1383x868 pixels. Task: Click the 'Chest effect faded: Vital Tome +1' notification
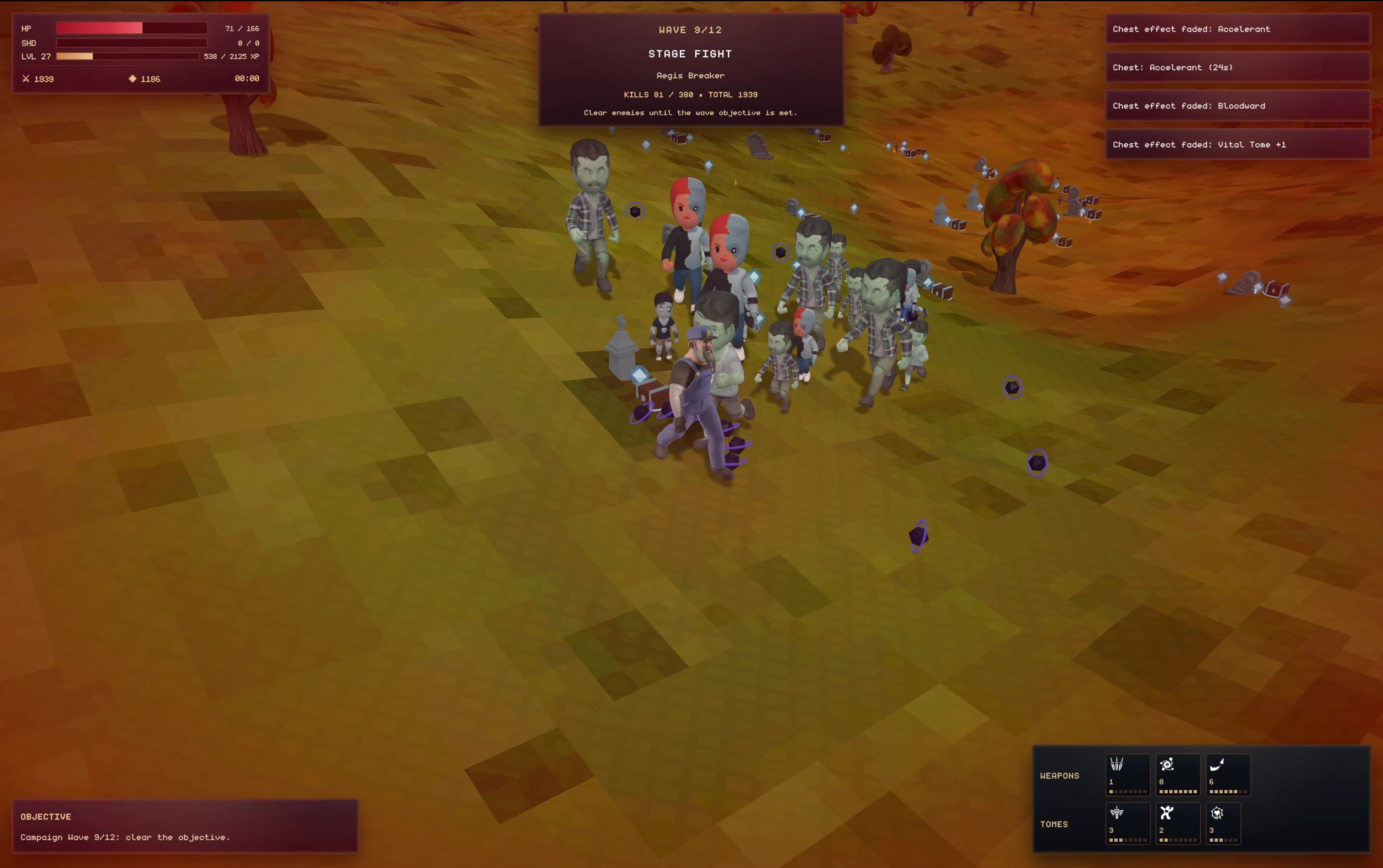[1238, 145]
